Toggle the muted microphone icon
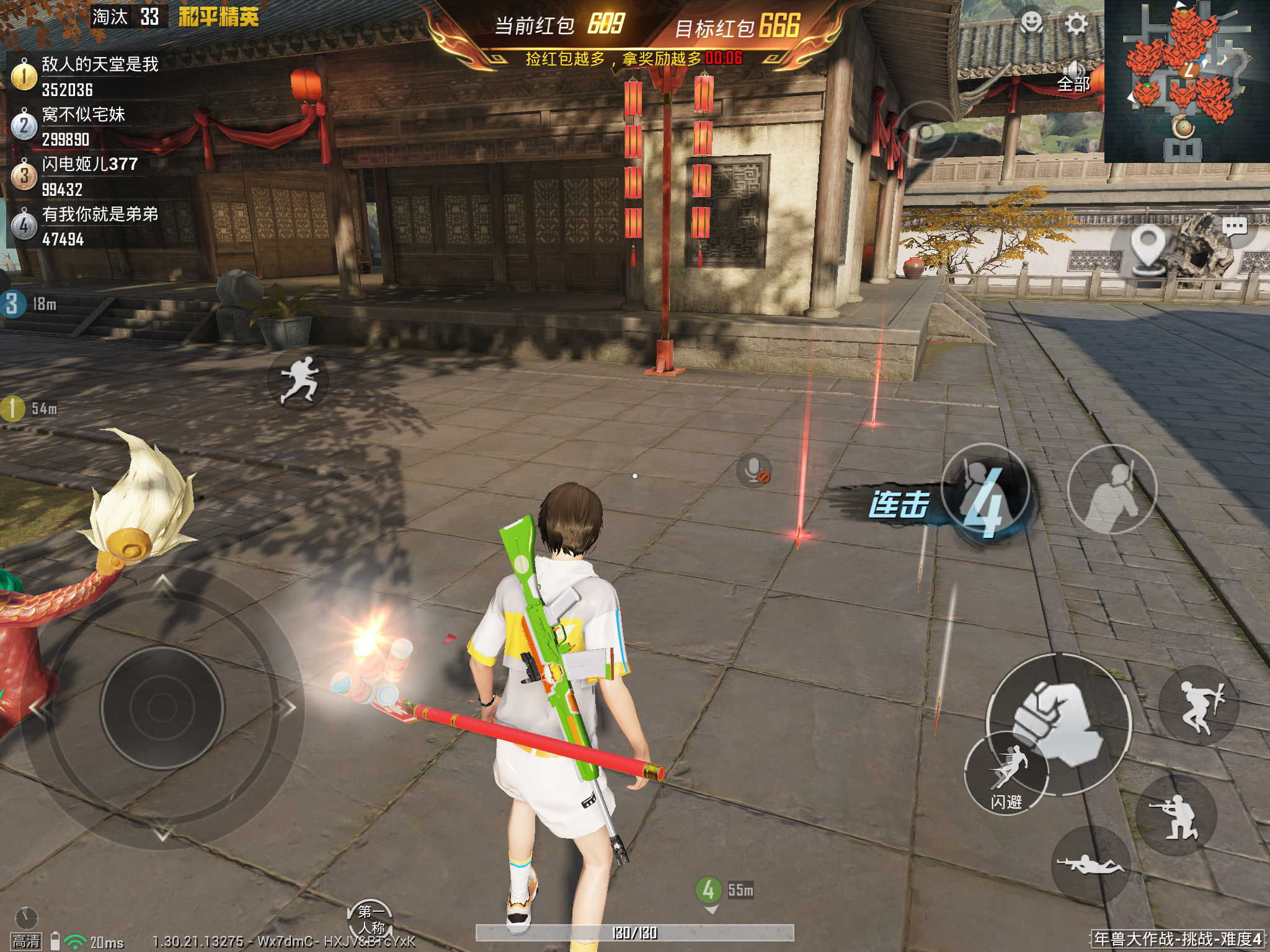This screenshot has height=952, width=1270. (754, 471)
